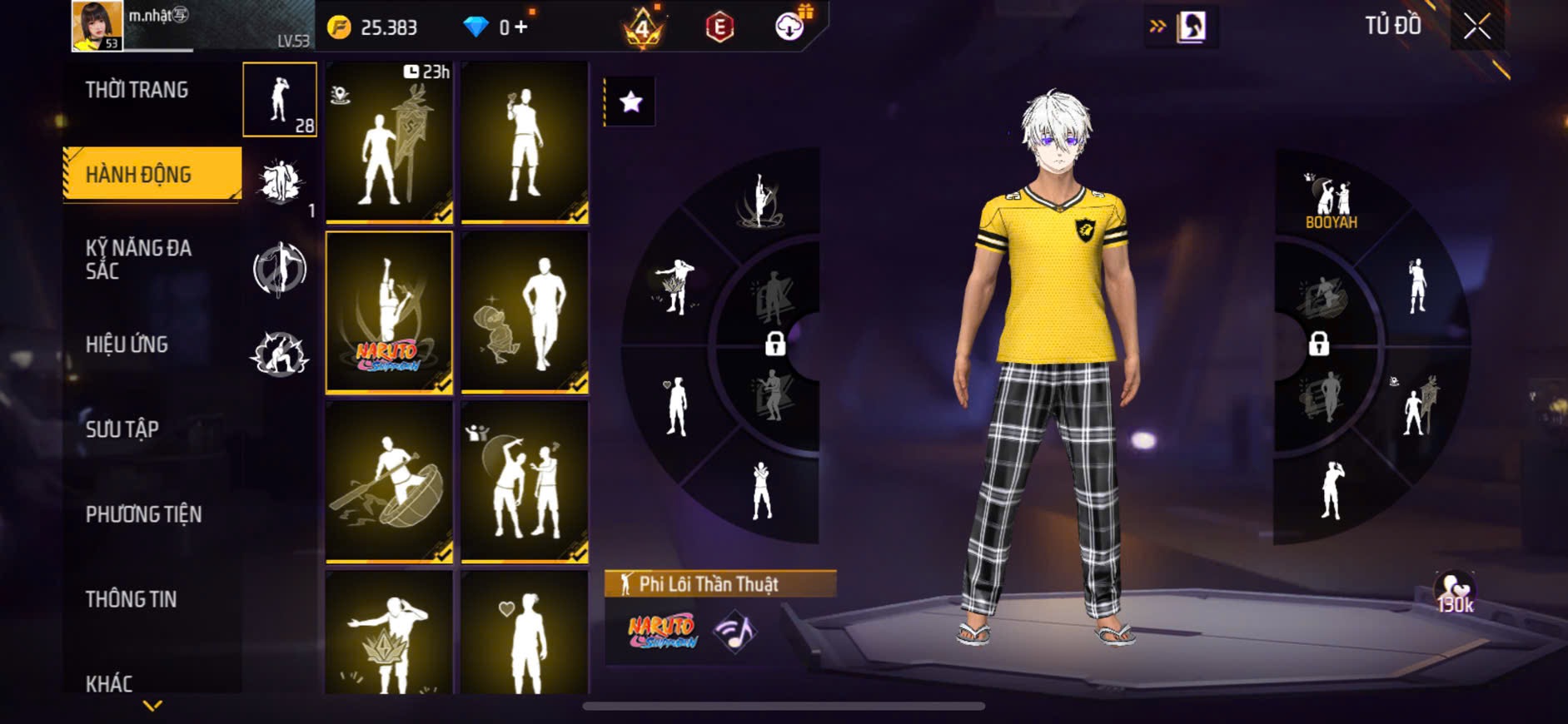Select the Naruto Shippuden emote tile
The height and width of the screenshot is (724, 1568).
coord(389,312)
